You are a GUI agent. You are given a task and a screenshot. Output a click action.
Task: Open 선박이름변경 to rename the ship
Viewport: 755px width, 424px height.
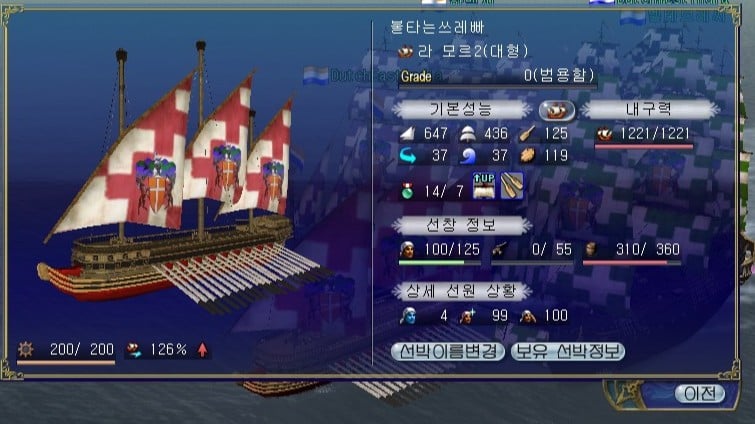[449, 351]
